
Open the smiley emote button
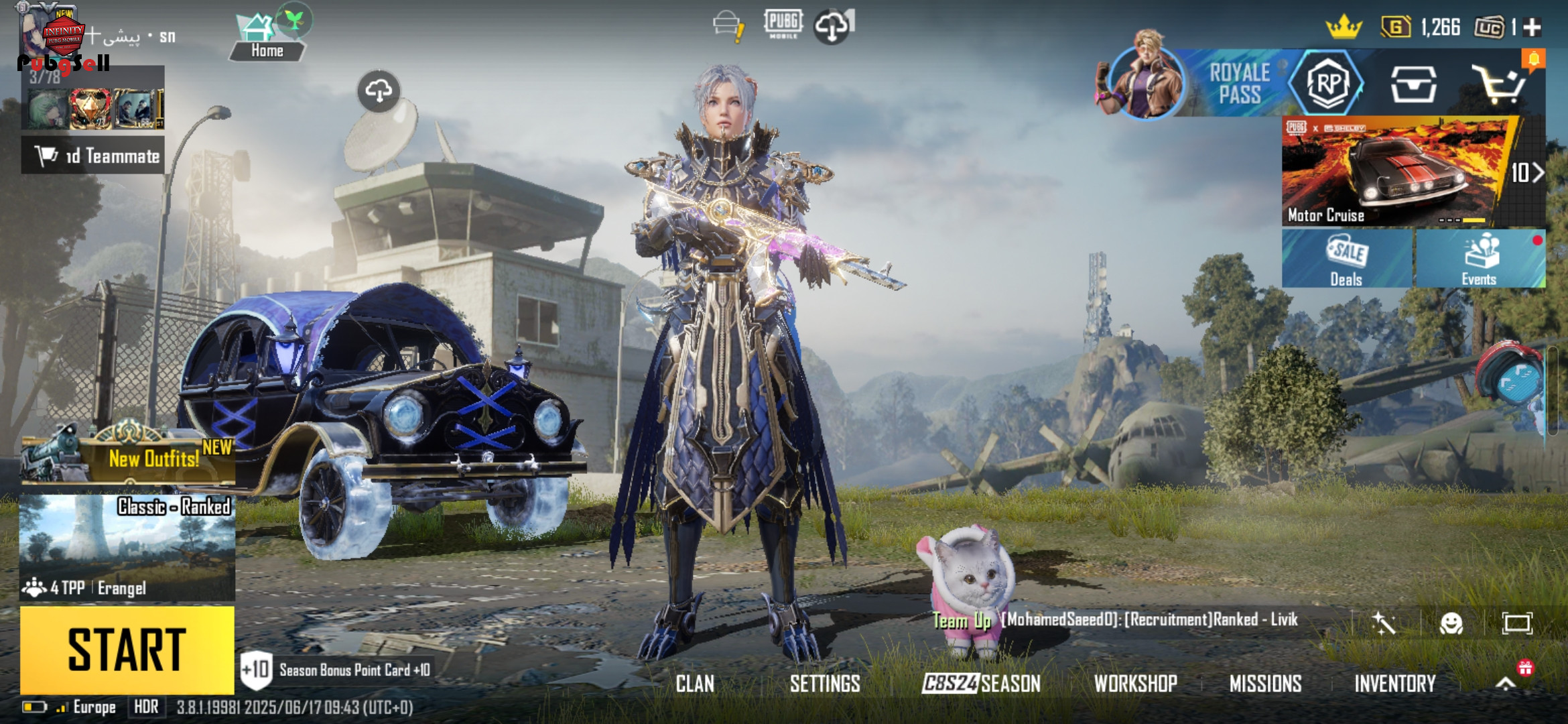[1451, 623]
